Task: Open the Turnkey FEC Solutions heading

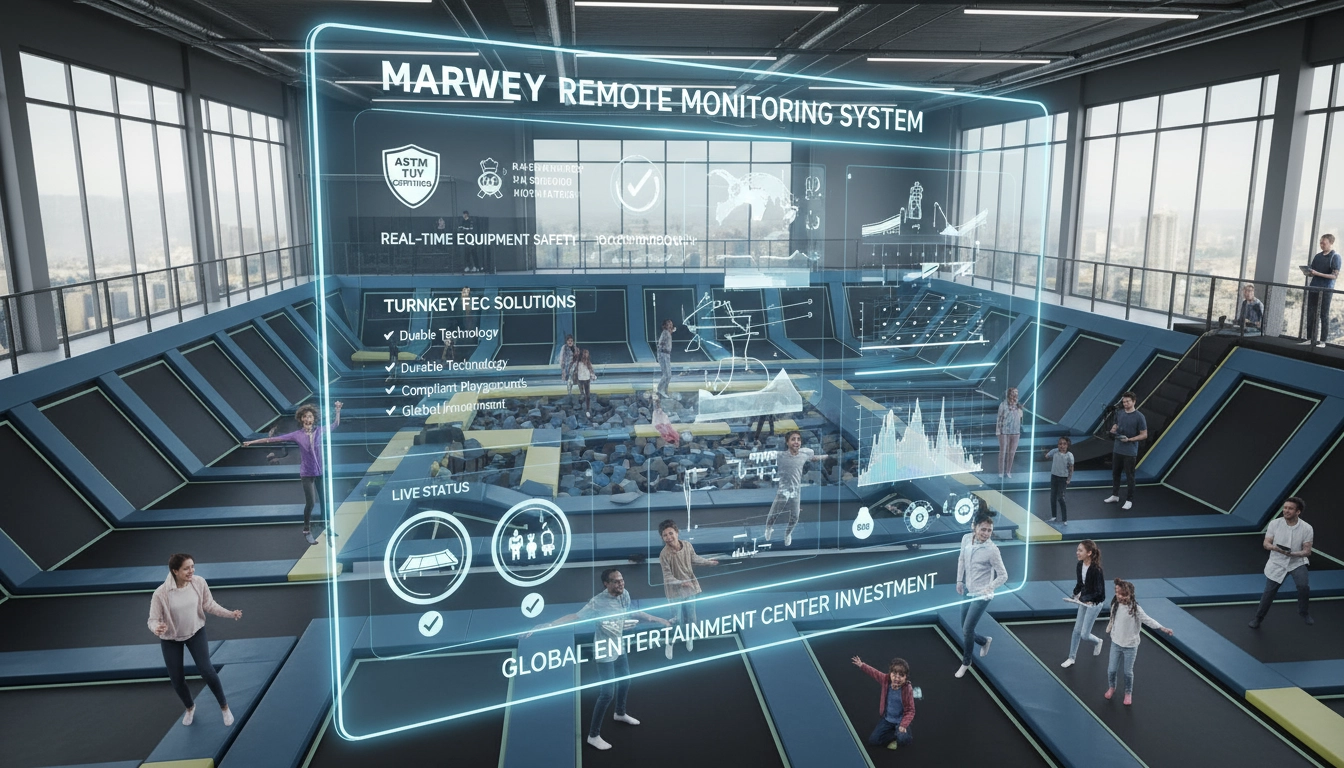Action: 479,301
